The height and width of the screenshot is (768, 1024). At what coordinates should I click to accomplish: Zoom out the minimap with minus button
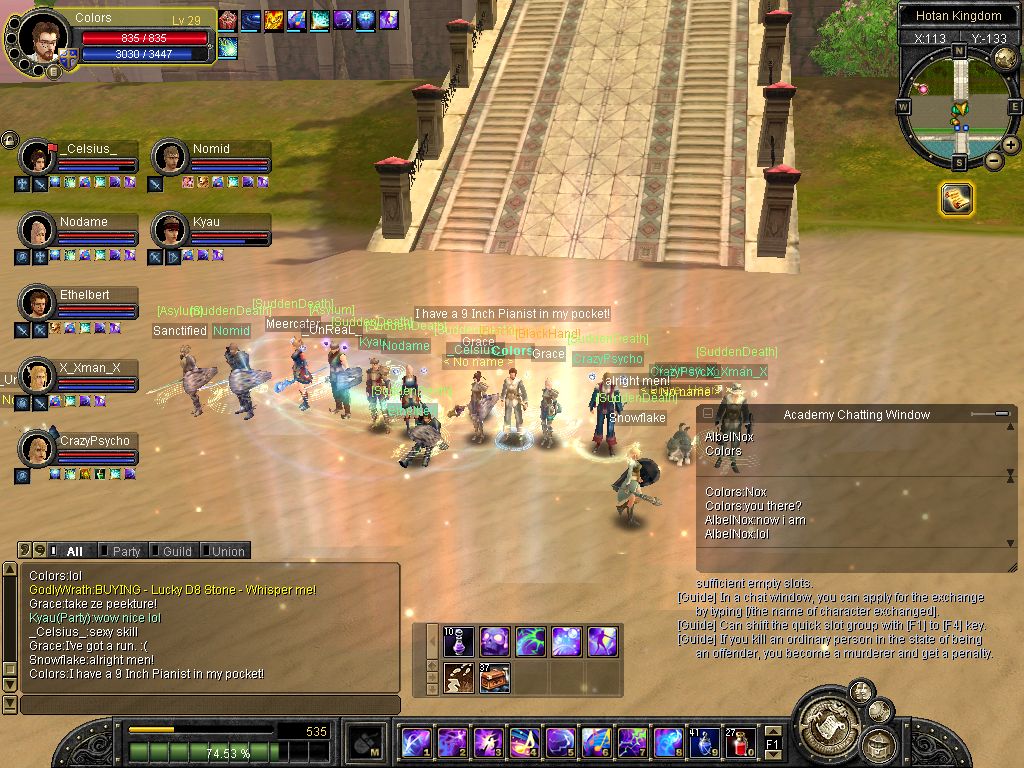click(994, 160)
